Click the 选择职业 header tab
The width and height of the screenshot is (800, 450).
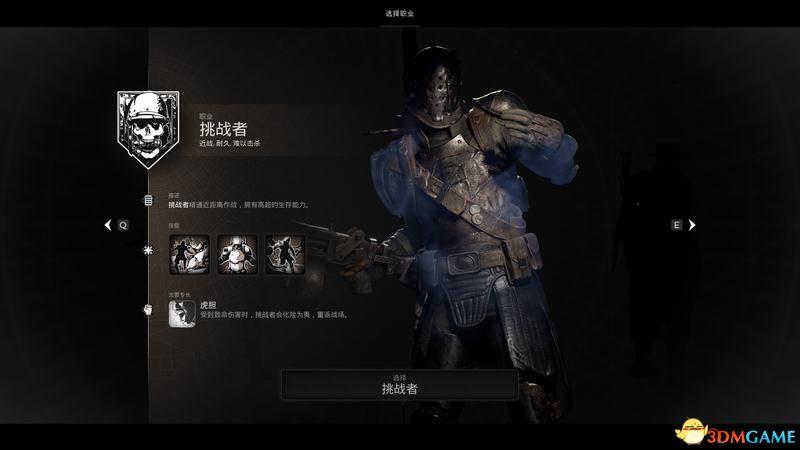point(400,13)
